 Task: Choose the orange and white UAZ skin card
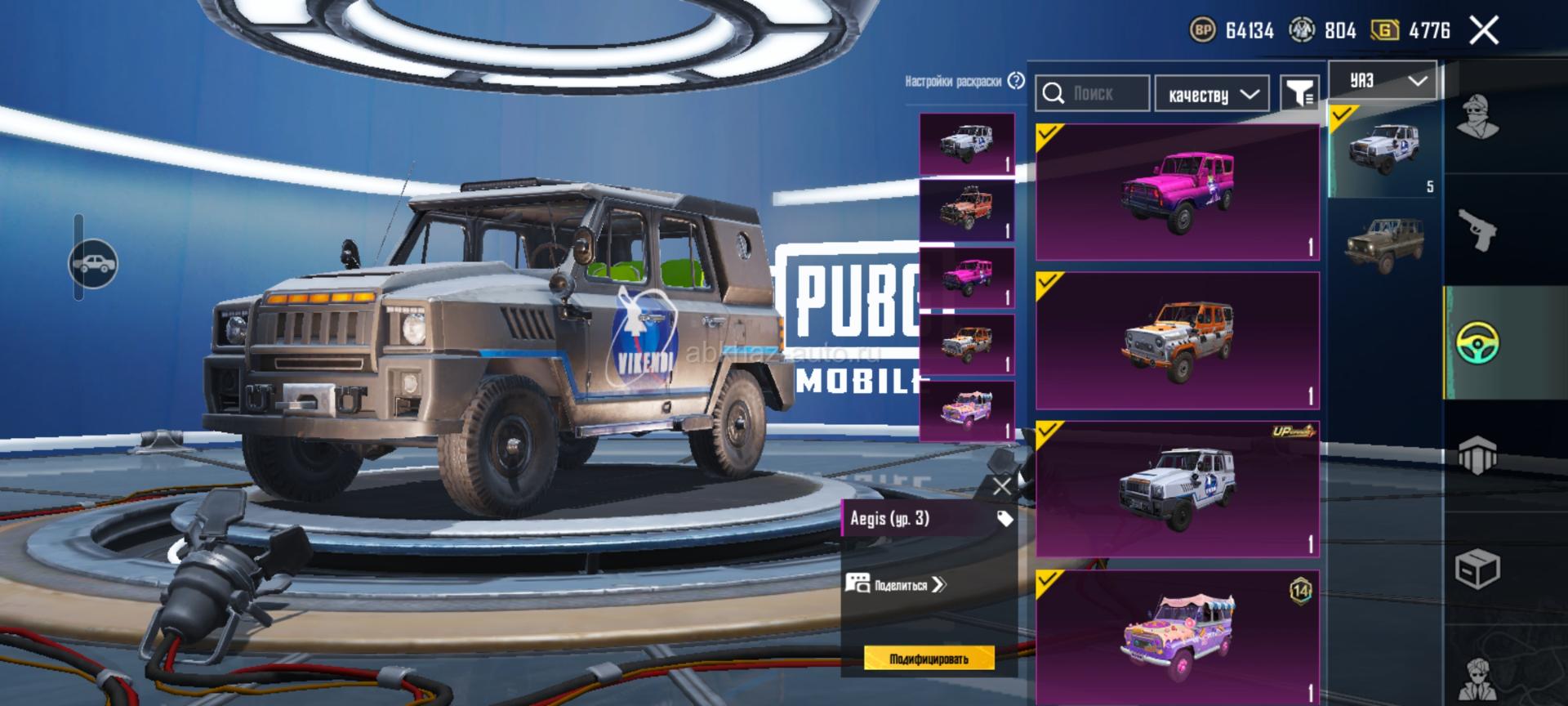(x=1178, y=341)
